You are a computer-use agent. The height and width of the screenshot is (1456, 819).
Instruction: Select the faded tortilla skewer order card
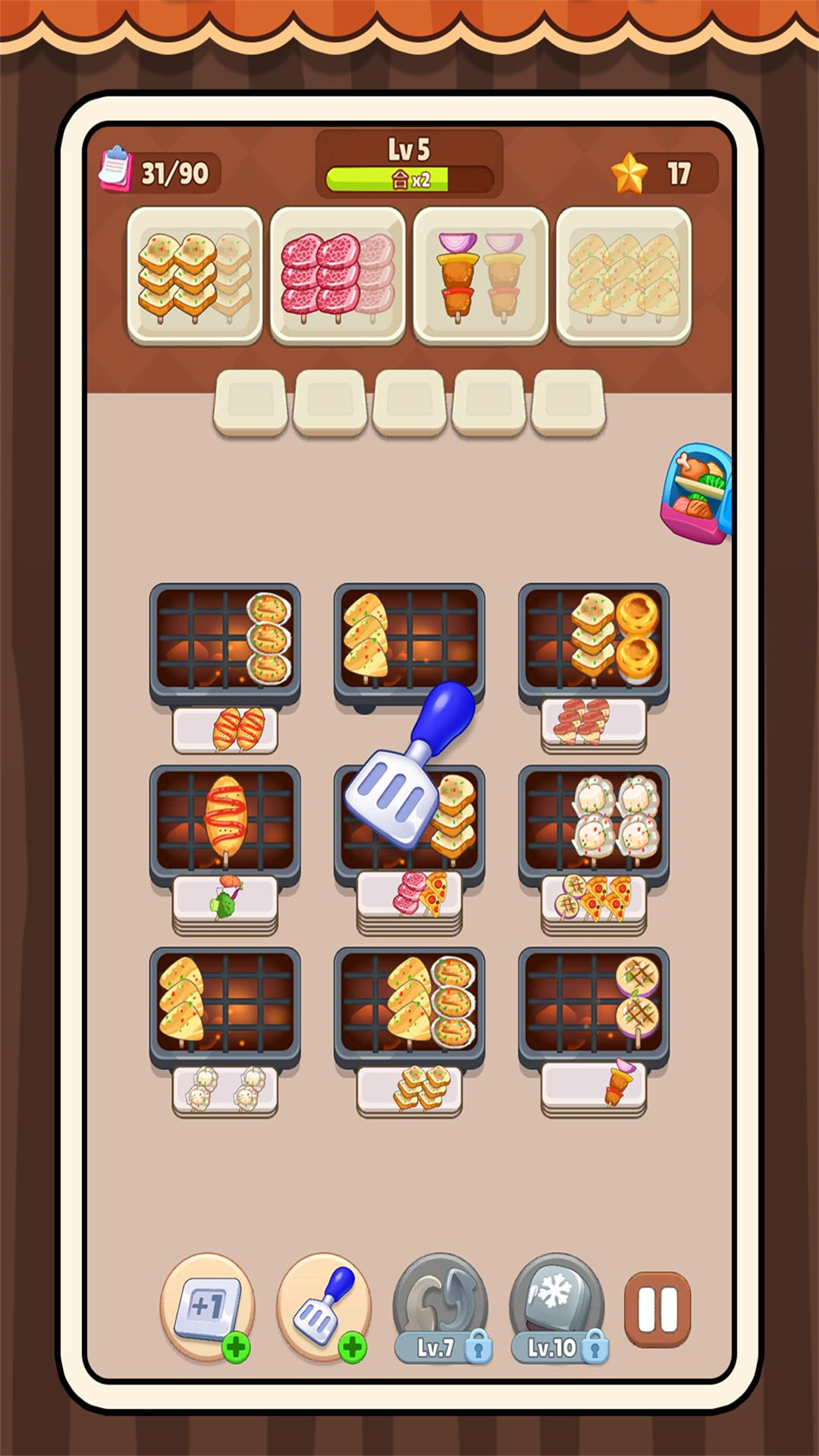623,276
